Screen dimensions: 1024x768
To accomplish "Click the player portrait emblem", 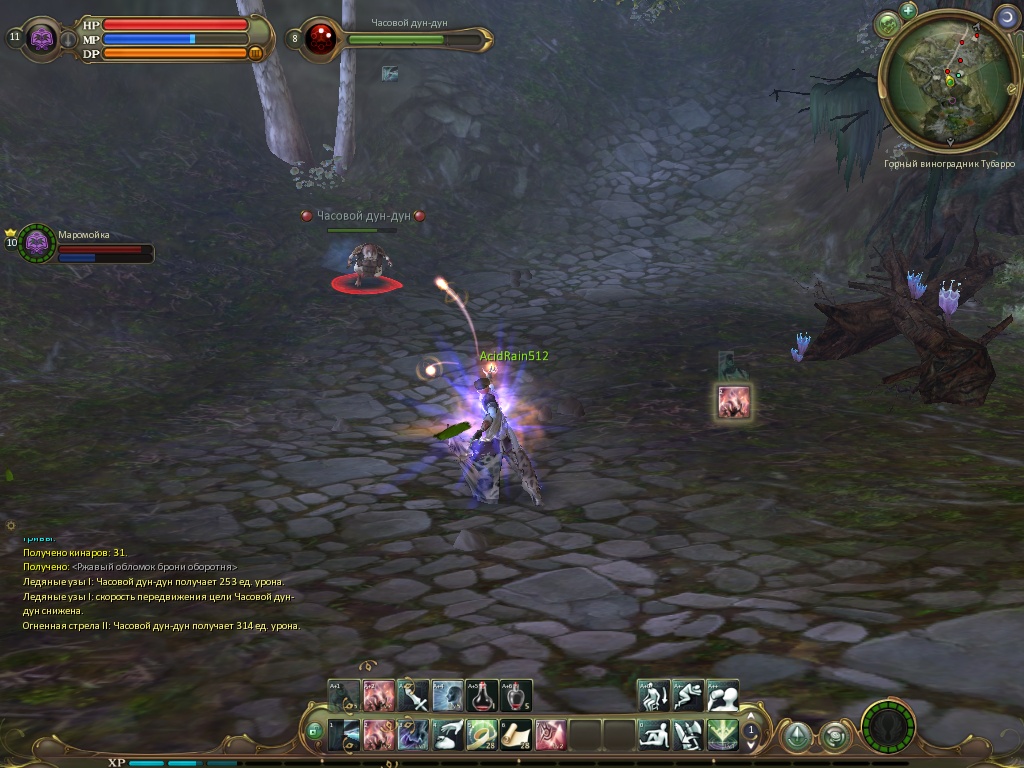I will pos(42,39).
